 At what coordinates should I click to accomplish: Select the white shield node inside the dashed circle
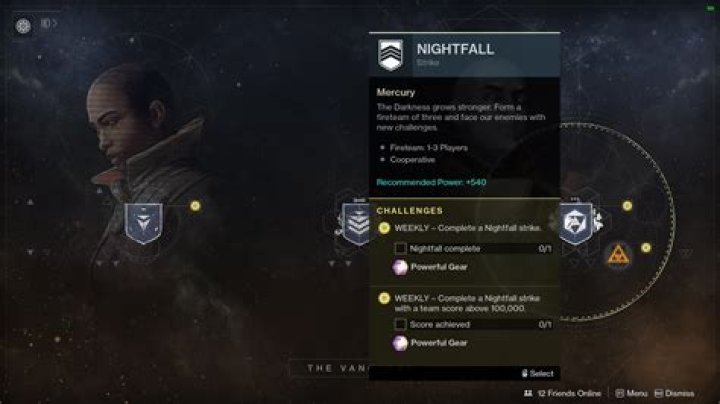coord(577,222)
